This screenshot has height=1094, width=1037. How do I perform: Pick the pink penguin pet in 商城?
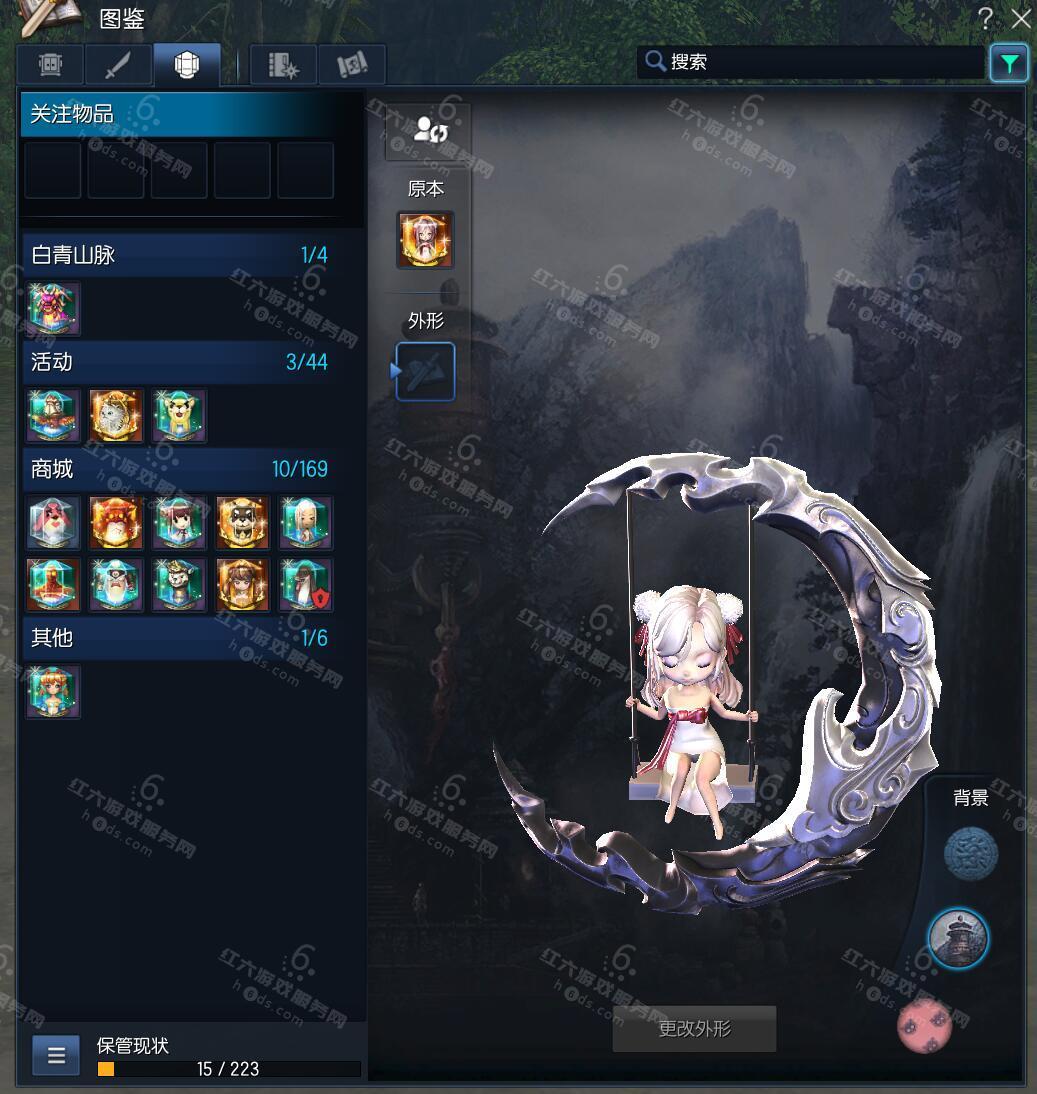pos(53,522)
